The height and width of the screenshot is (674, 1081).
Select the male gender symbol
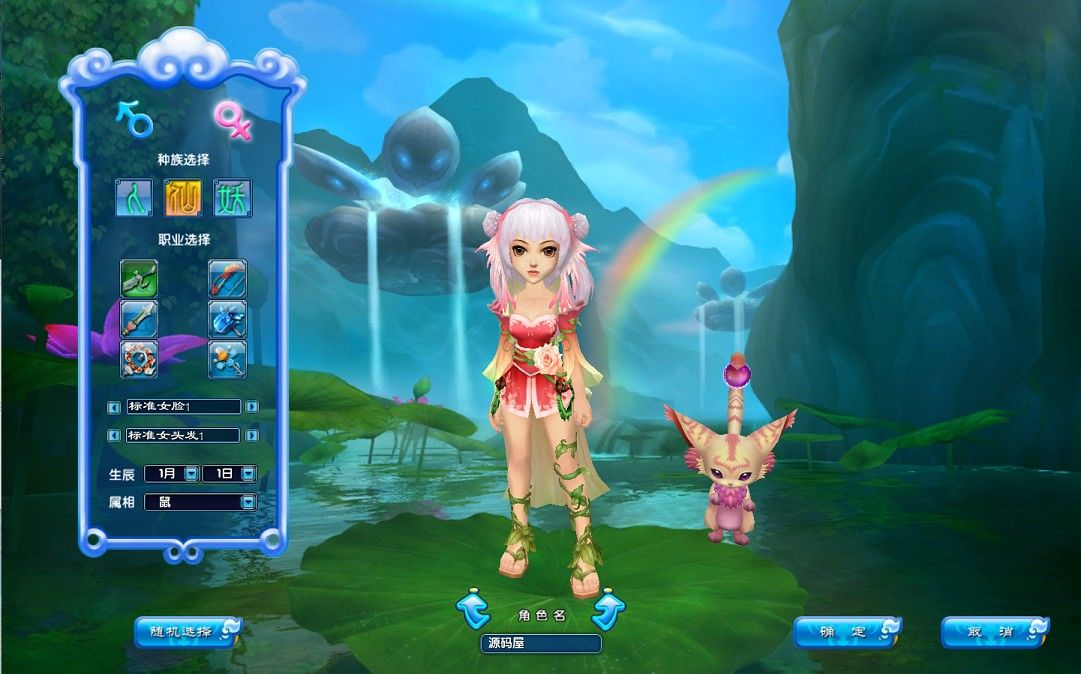pos(135,120)
